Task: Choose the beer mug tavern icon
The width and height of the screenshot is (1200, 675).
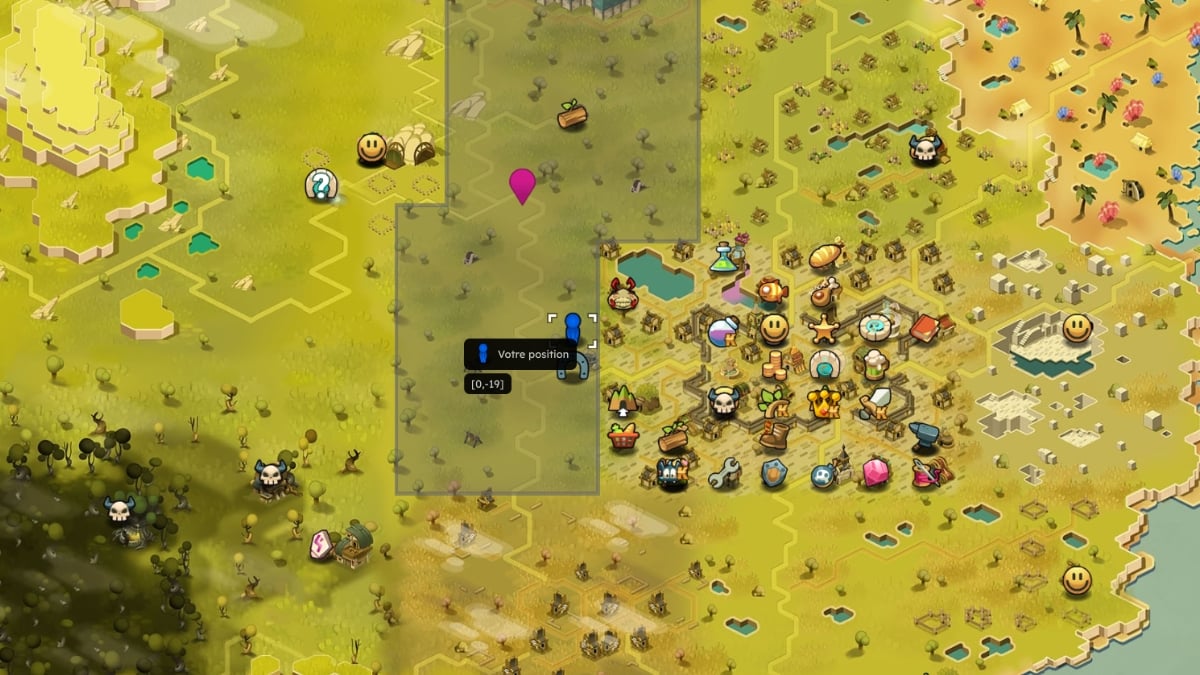Action: pos(875,364)
